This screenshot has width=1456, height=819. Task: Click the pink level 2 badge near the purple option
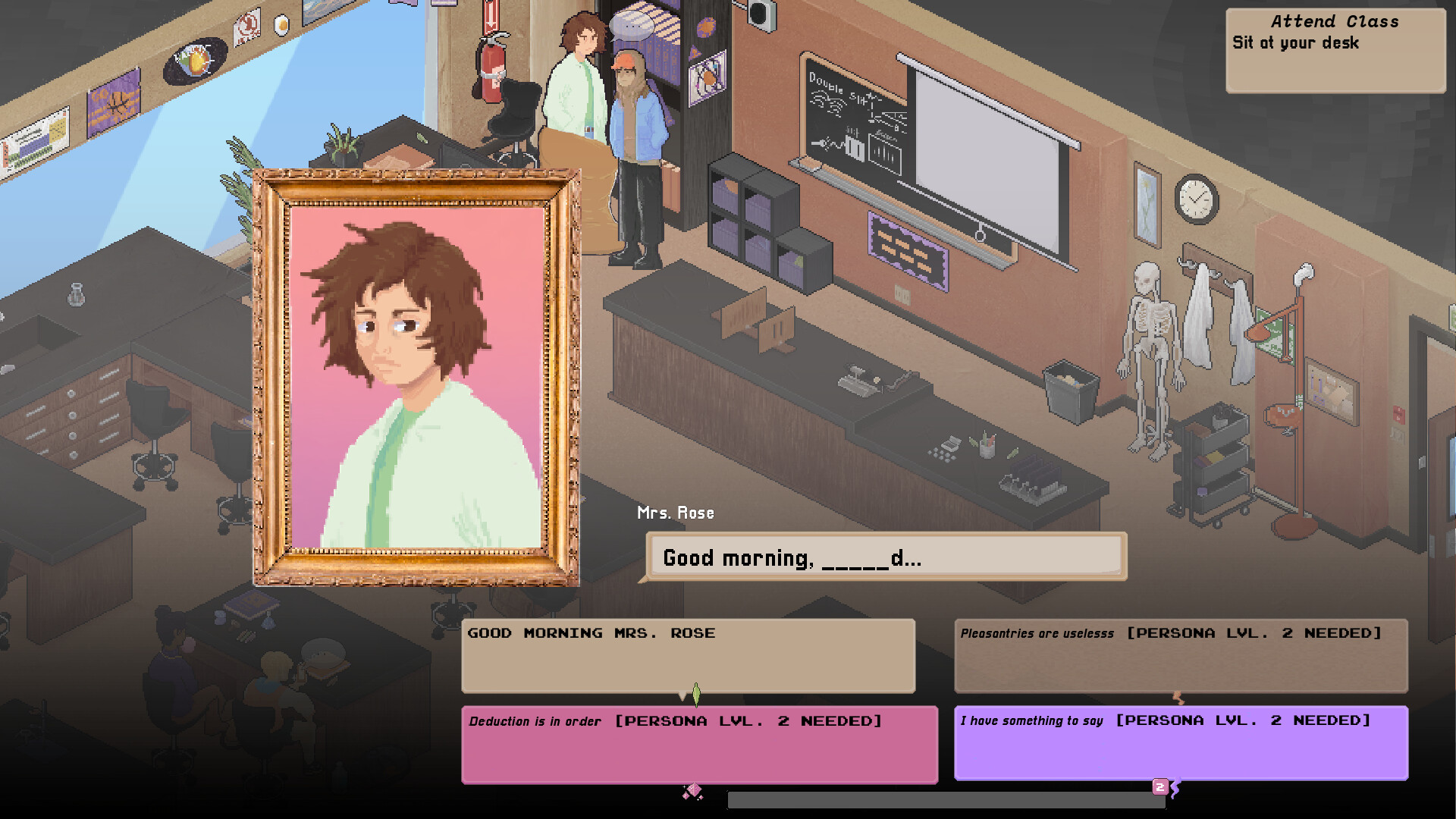pyautogui.click(x=1159, y=788)
